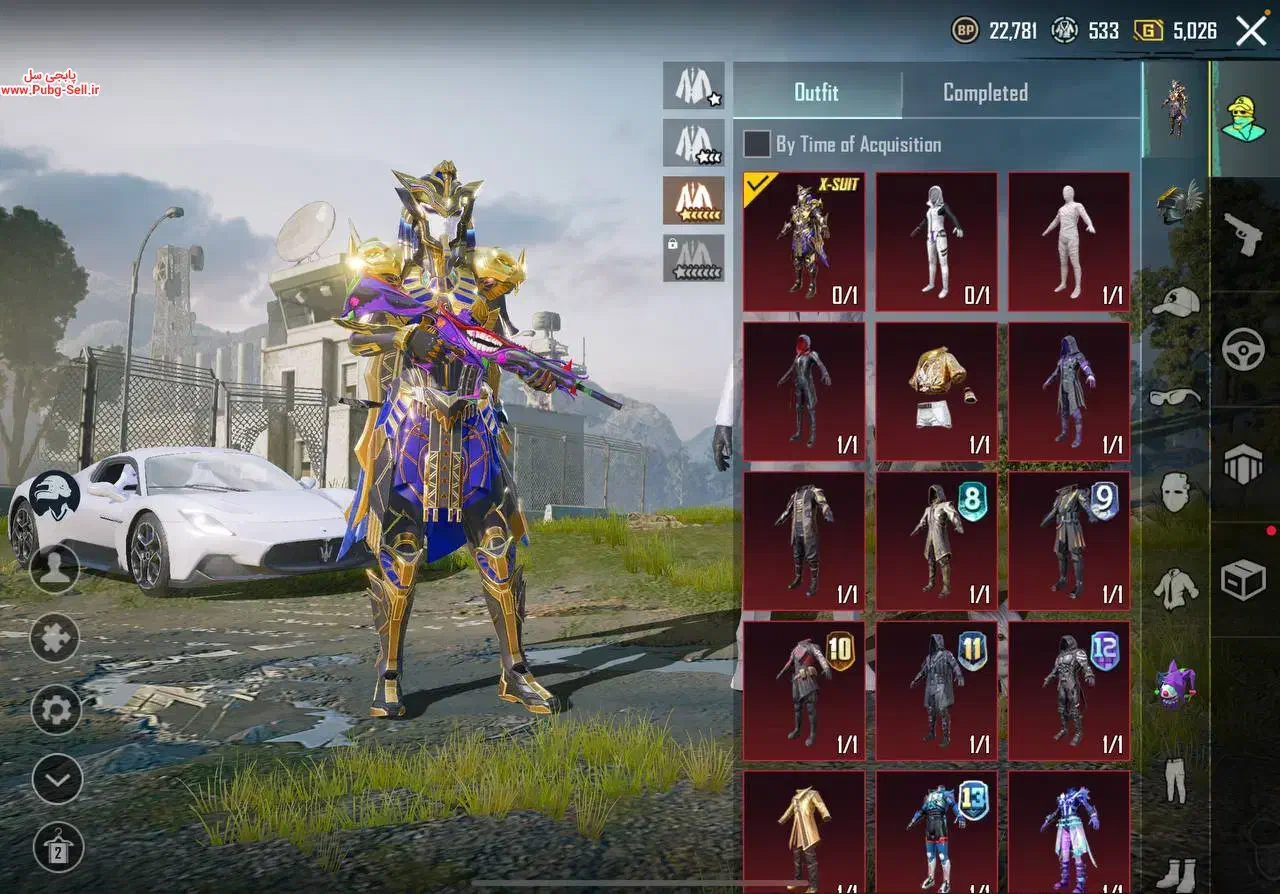The height and width of the screenshot is (894, 1280).
Task: Pick the outfit with the 8 badge
Action: click(936, 541)
